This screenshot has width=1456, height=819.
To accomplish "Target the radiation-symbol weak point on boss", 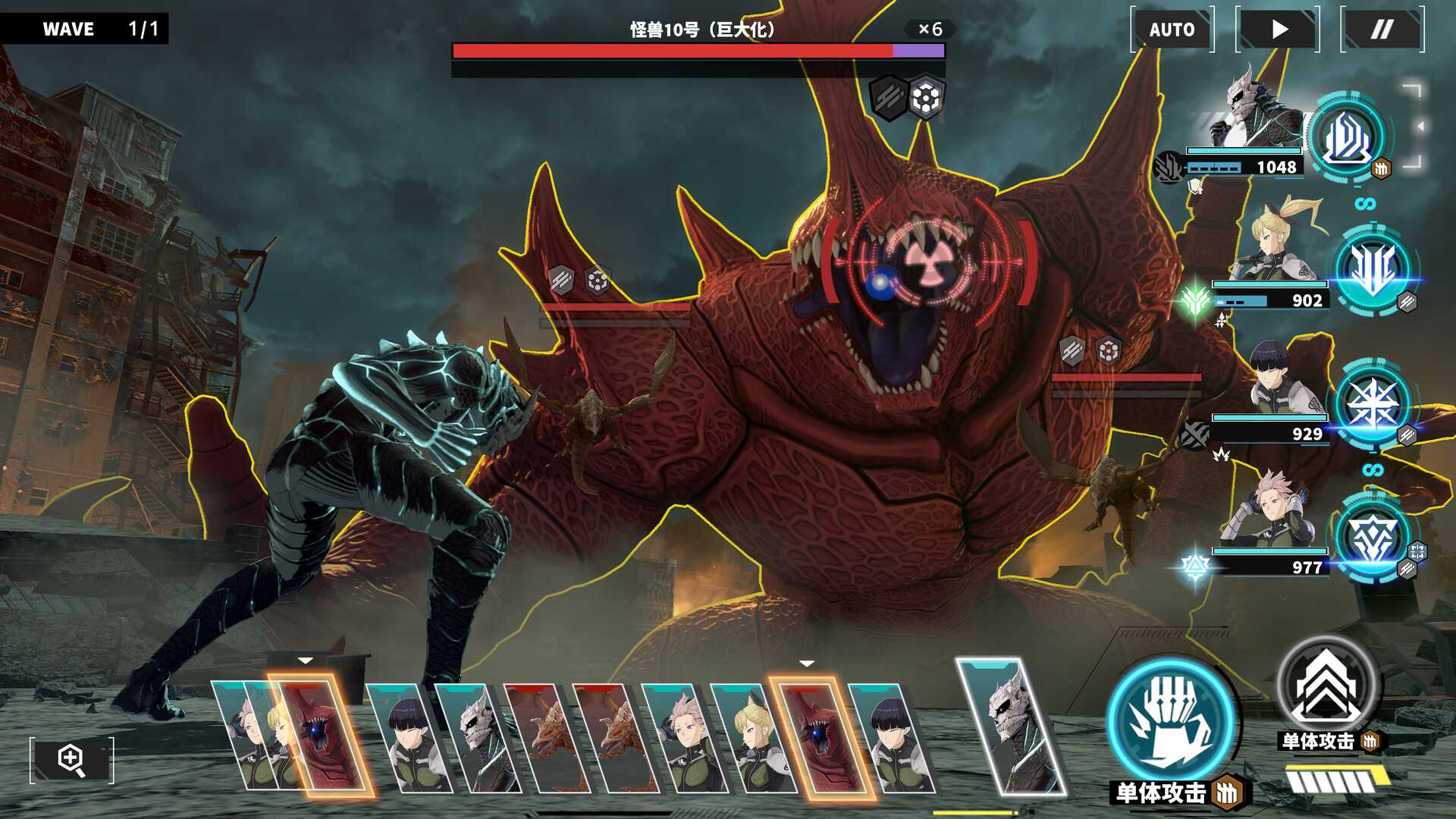I will tap(930, 262).
